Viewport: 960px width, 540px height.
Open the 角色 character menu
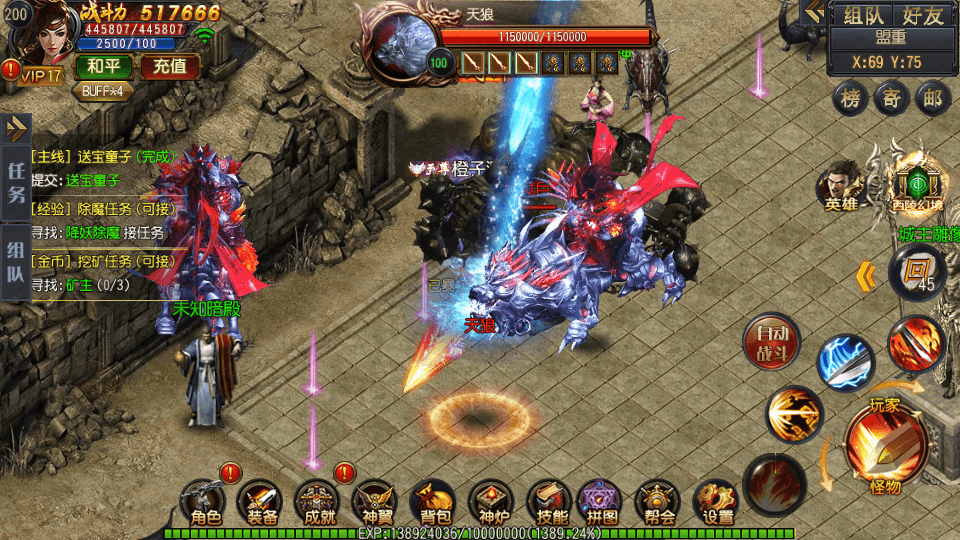tap(205, 502)
